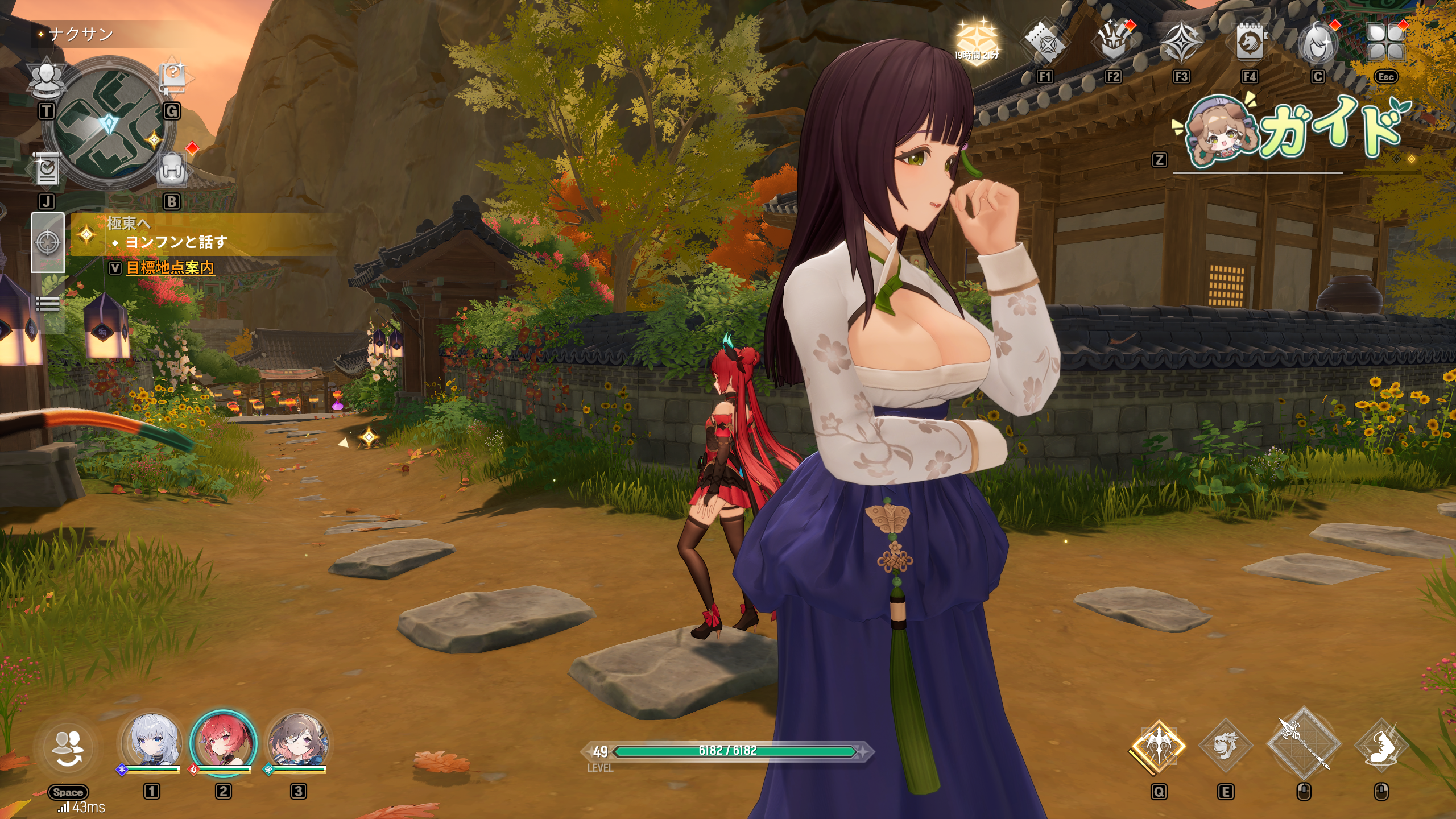Open the character portrait menu
The image size is (1456, 819).
click(1317, 43)
